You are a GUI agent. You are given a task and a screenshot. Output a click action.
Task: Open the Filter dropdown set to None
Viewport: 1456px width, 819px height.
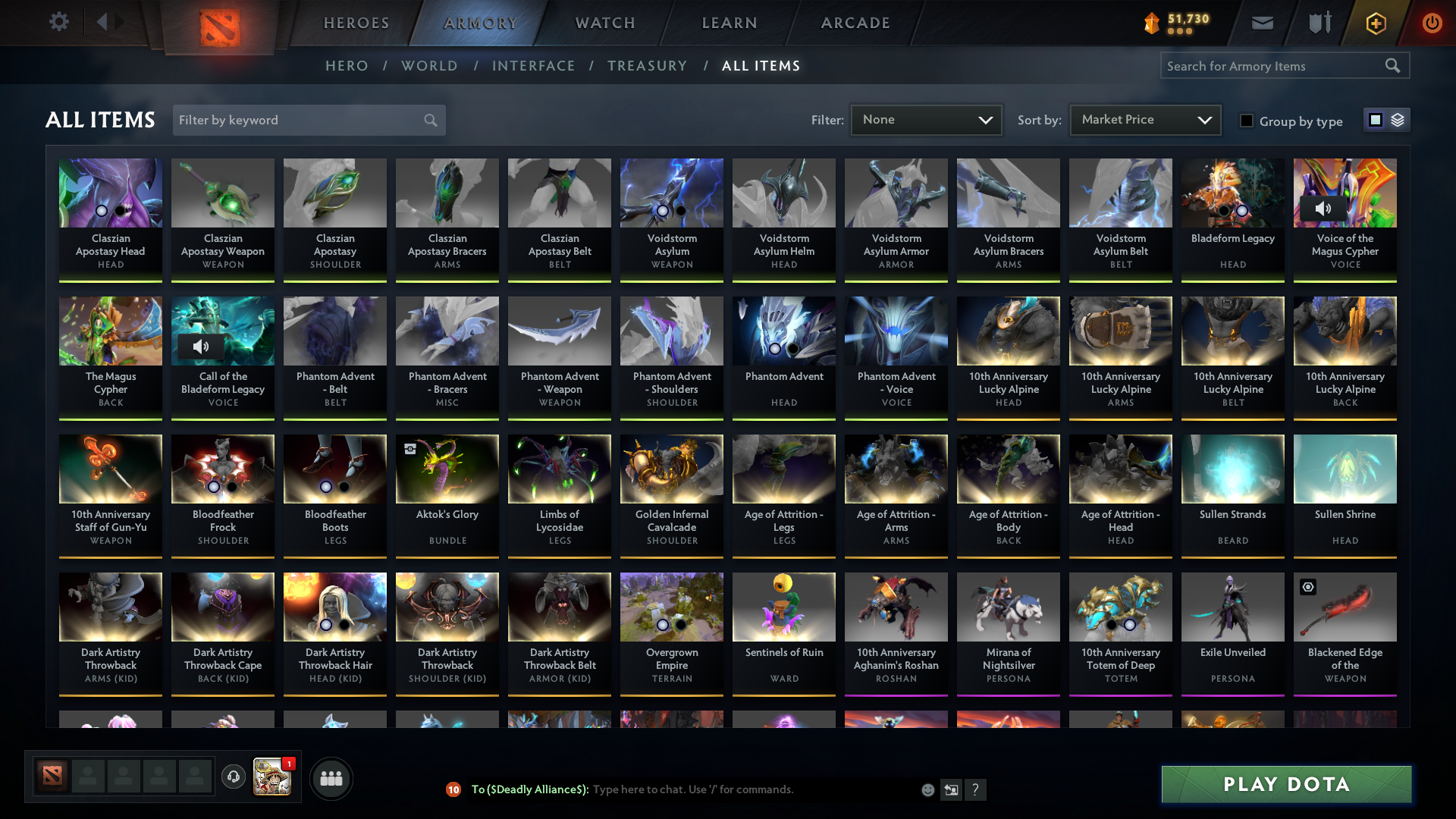926,119
